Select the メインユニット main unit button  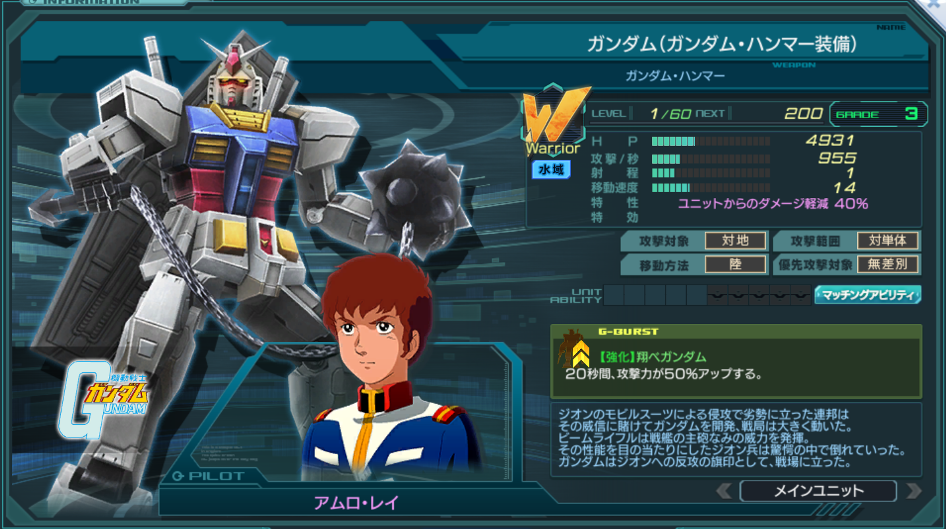click(818, 491)
